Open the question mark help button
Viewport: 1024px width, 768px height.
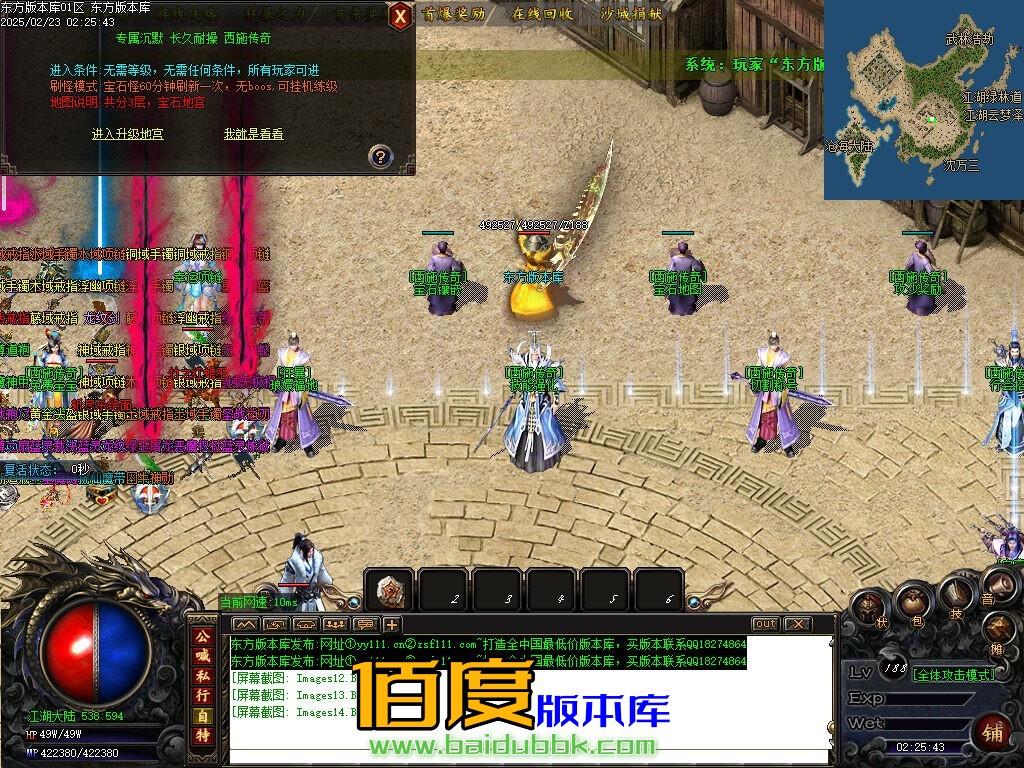coord(380,156)
